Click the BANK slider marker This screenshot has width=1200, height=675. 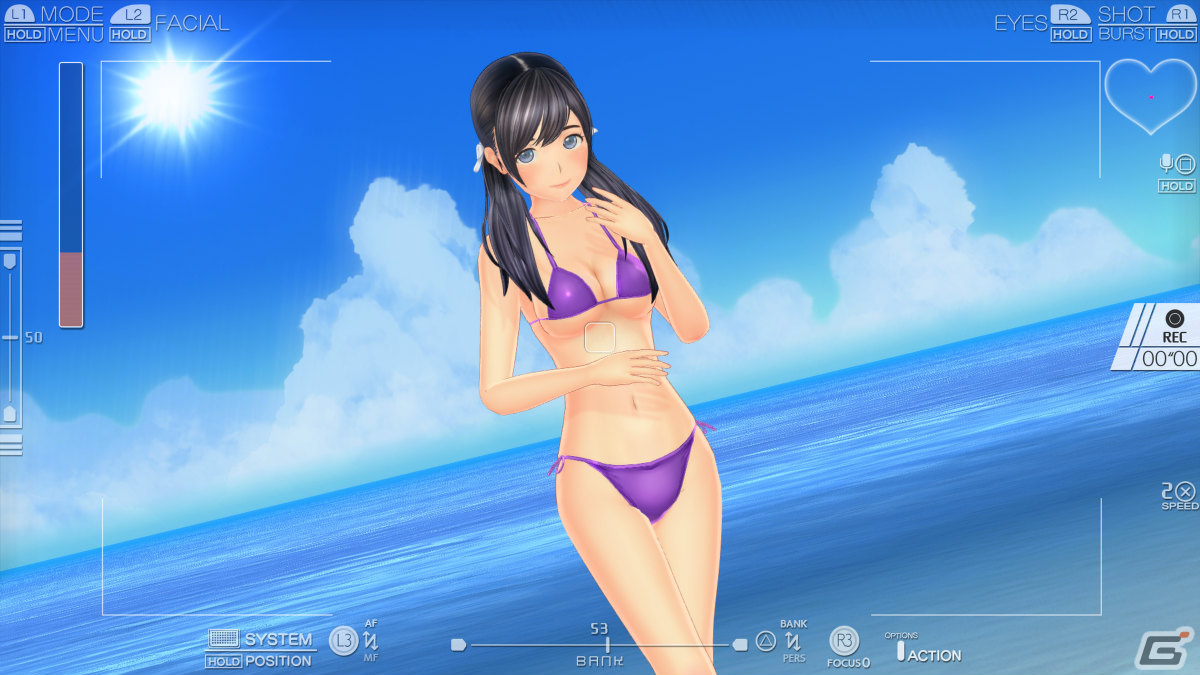[607, 645]
